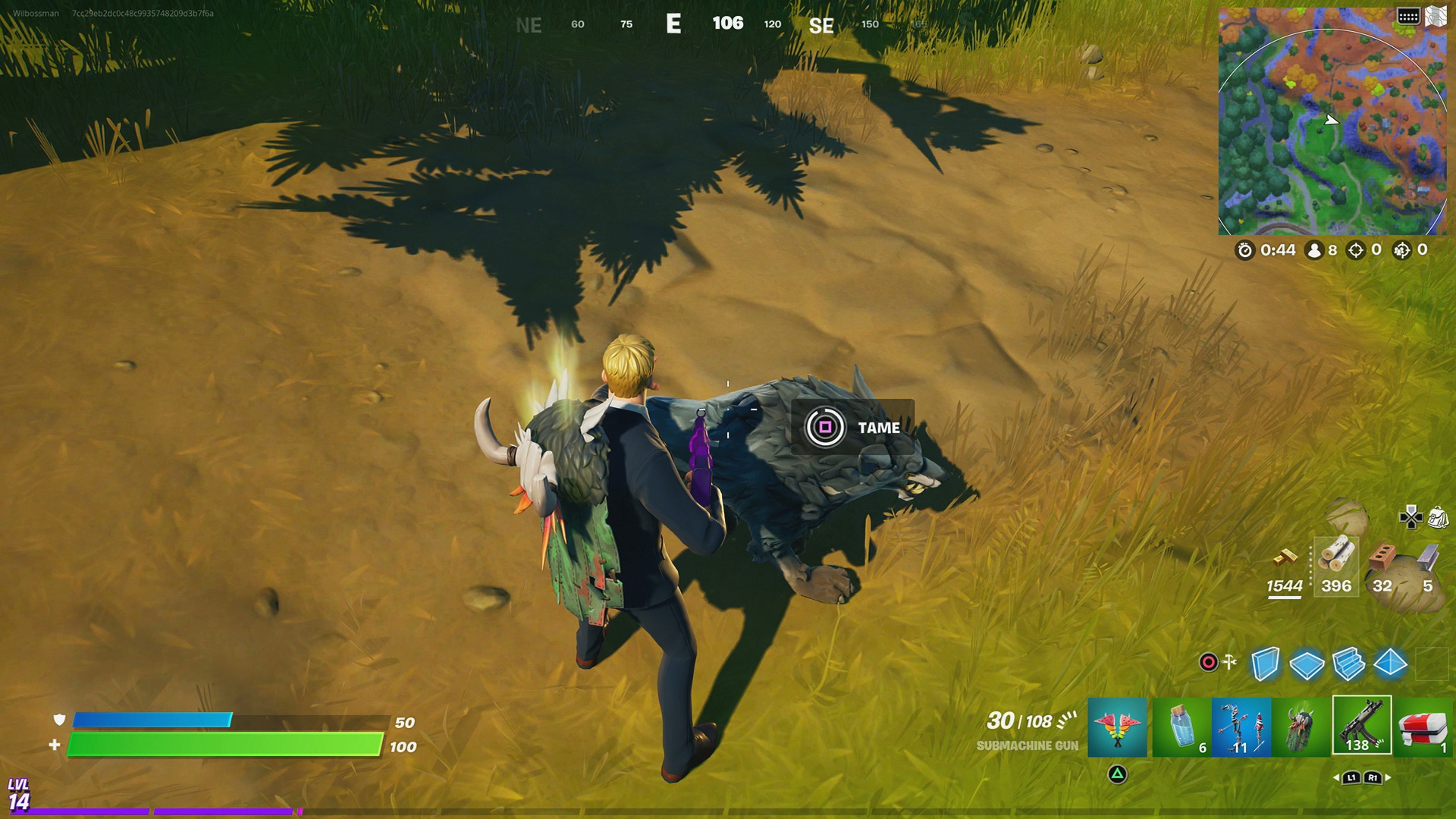
Task: Click the repair hammer icon
Action: (1229, 662)
